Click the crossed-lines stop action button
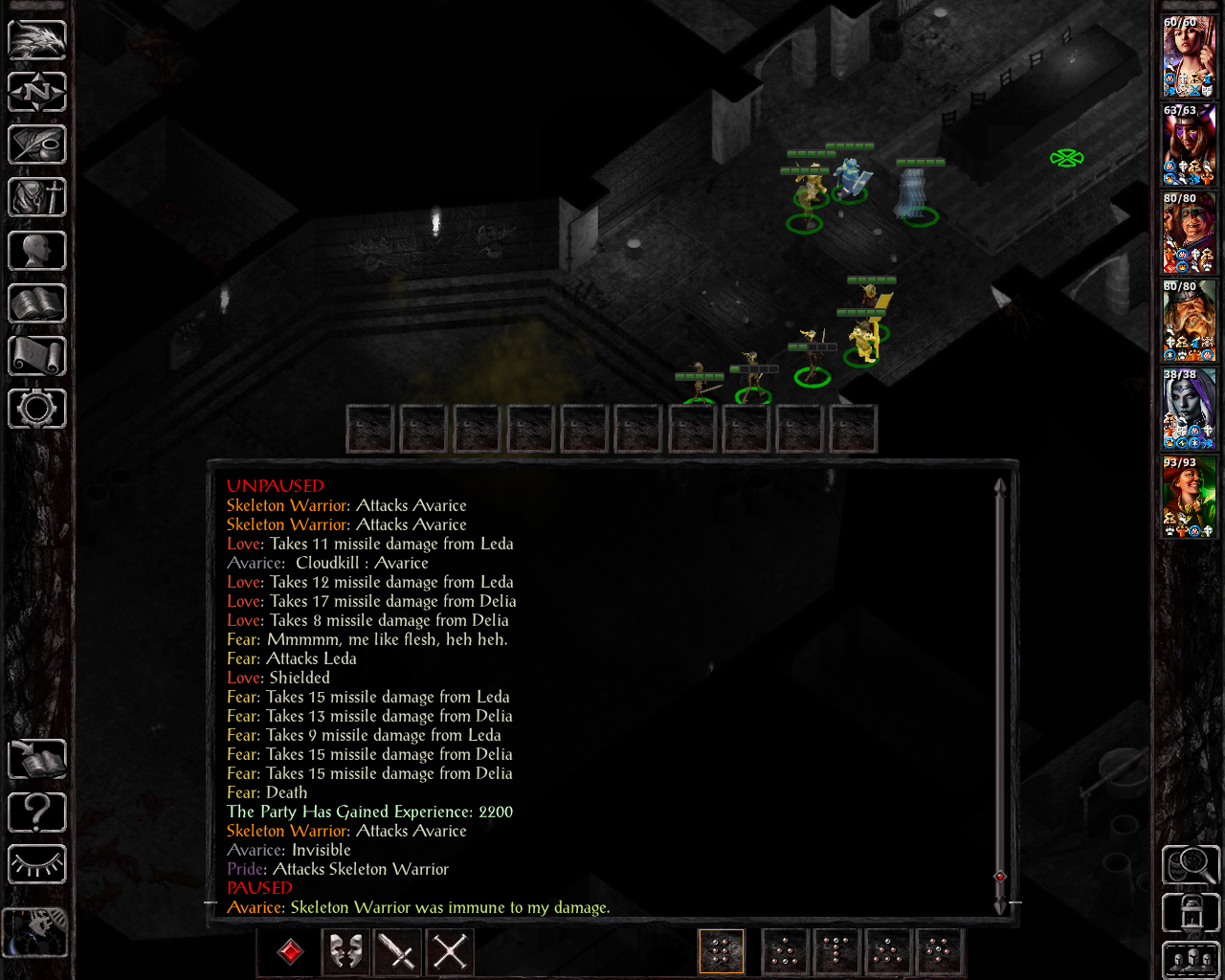 pos(450,952)
